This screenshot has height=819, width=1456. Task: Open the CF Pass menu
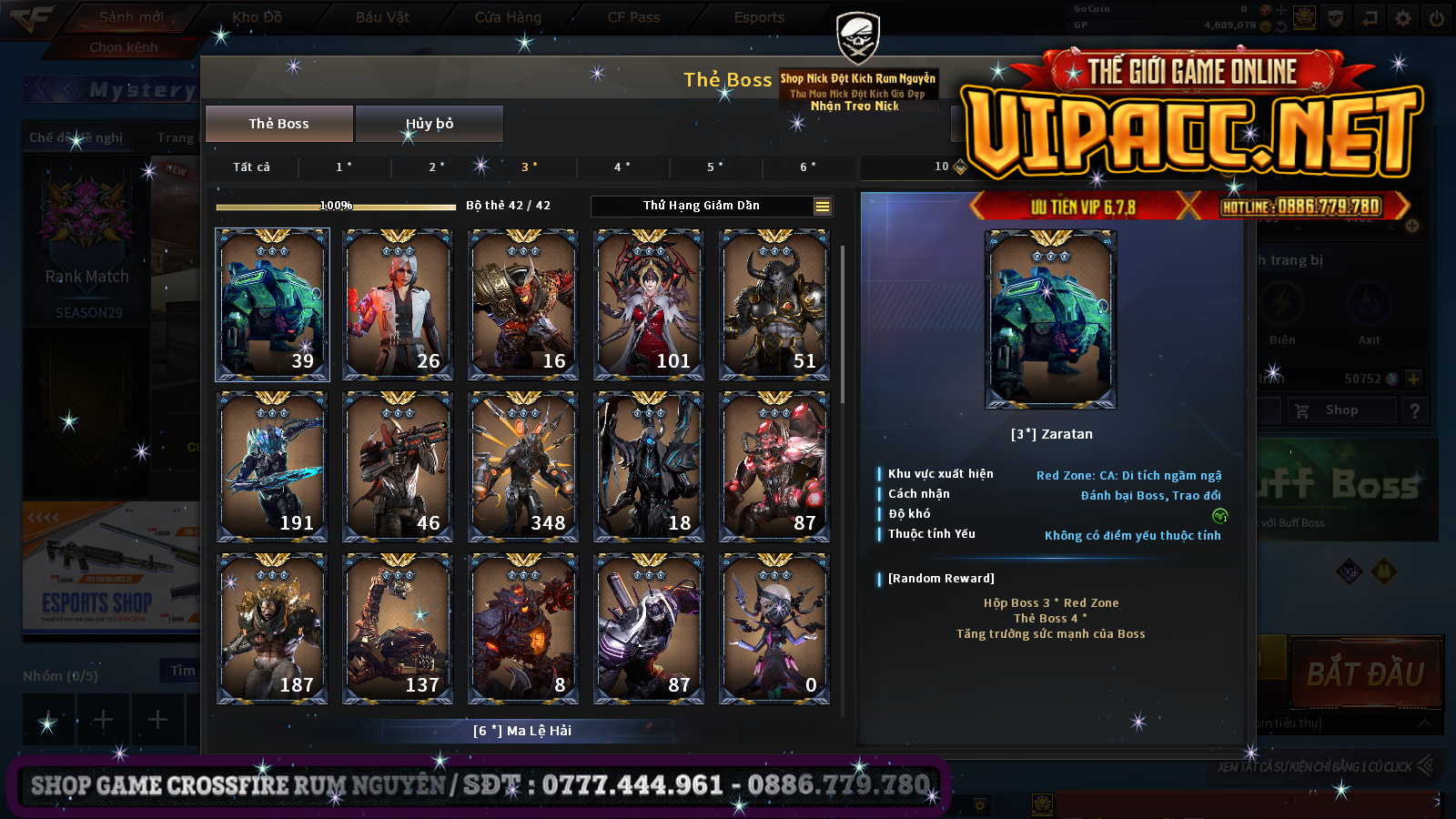(x=633, y=17)
